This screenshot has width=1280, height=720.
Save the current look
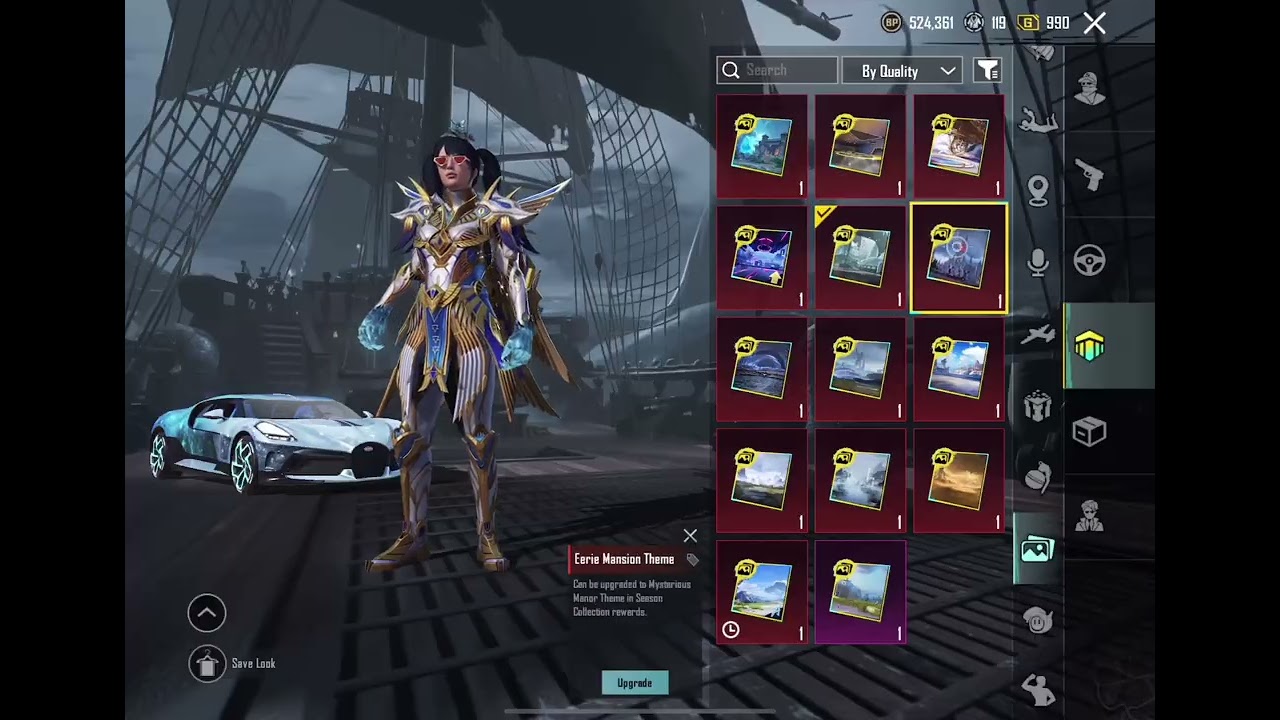(208, 663)
